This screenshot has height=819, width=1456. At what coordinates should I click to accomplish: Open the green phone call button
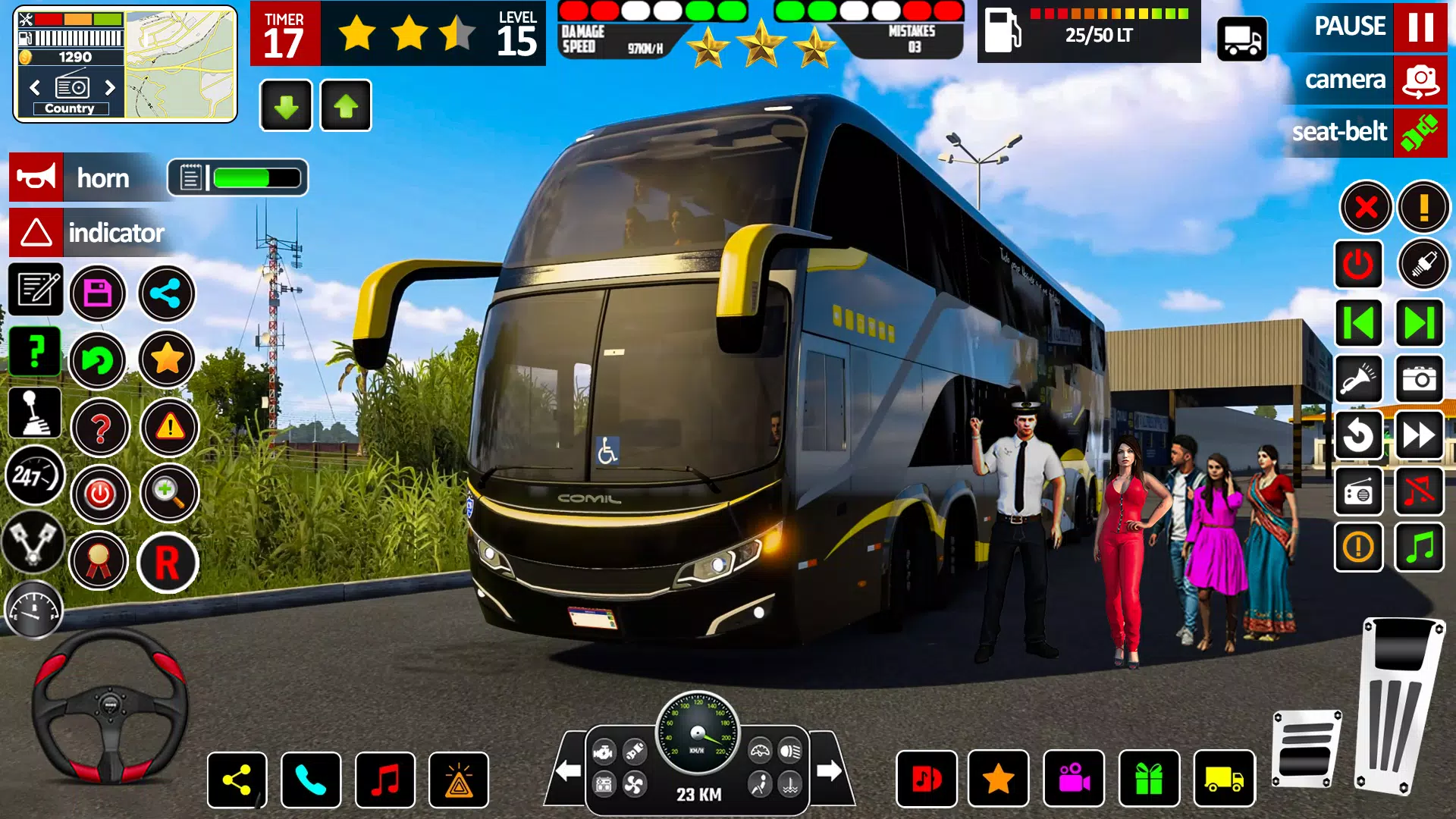pyautogui.click(x=311, y=780)
